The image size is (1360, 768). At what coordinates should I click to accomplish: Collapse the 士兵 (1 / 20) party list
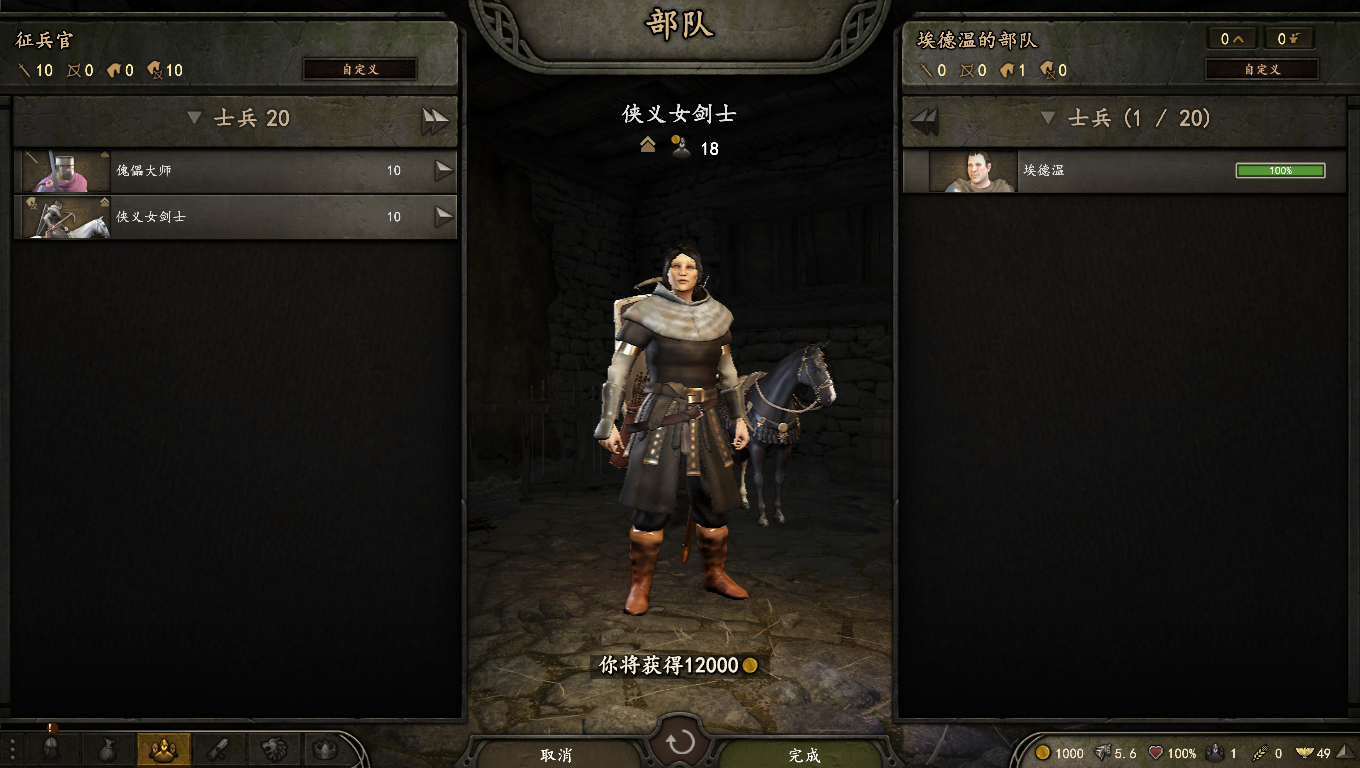[x=1048, y=118]
